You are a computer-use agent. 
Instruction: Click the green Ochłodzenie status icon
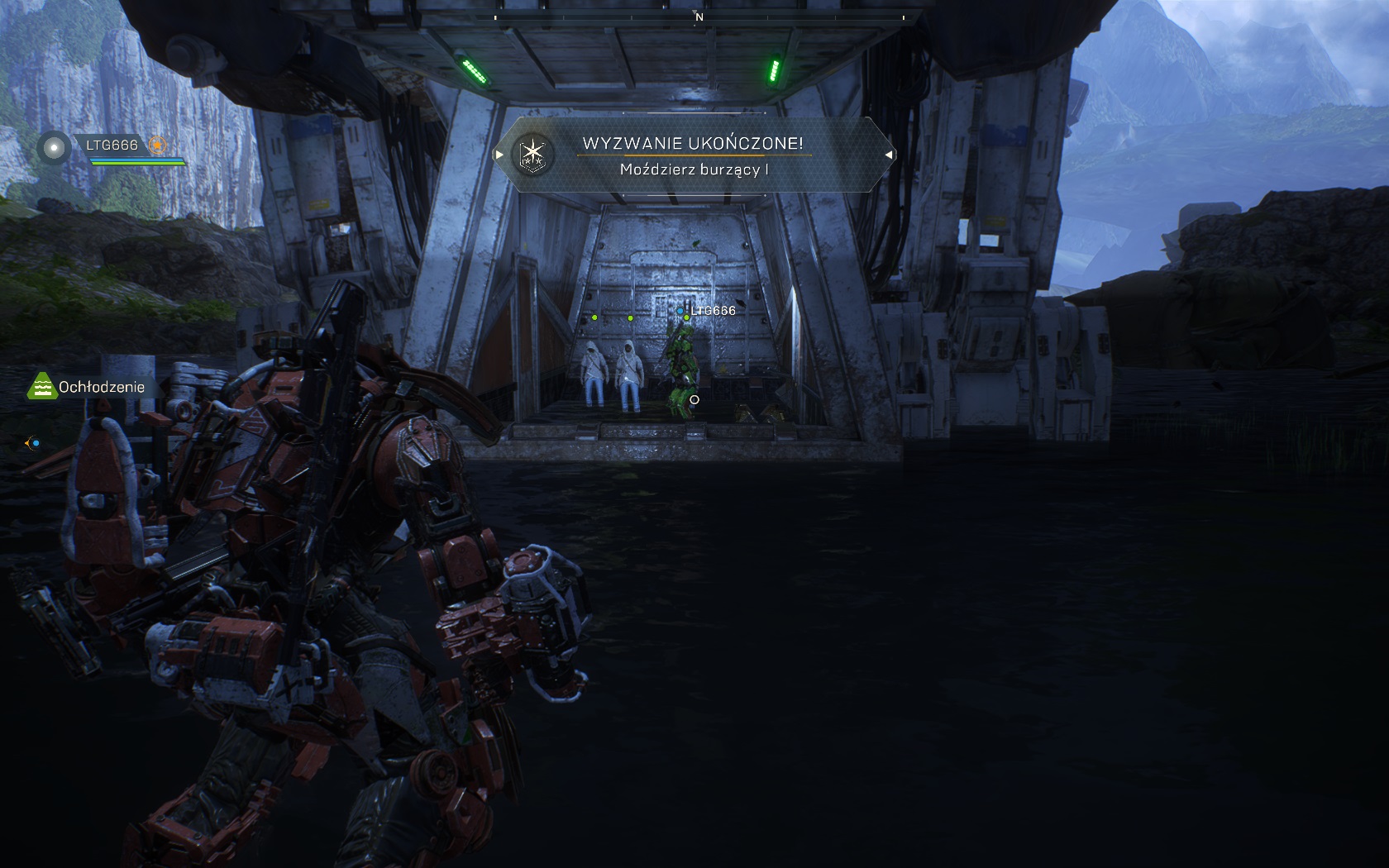[41, 386]
